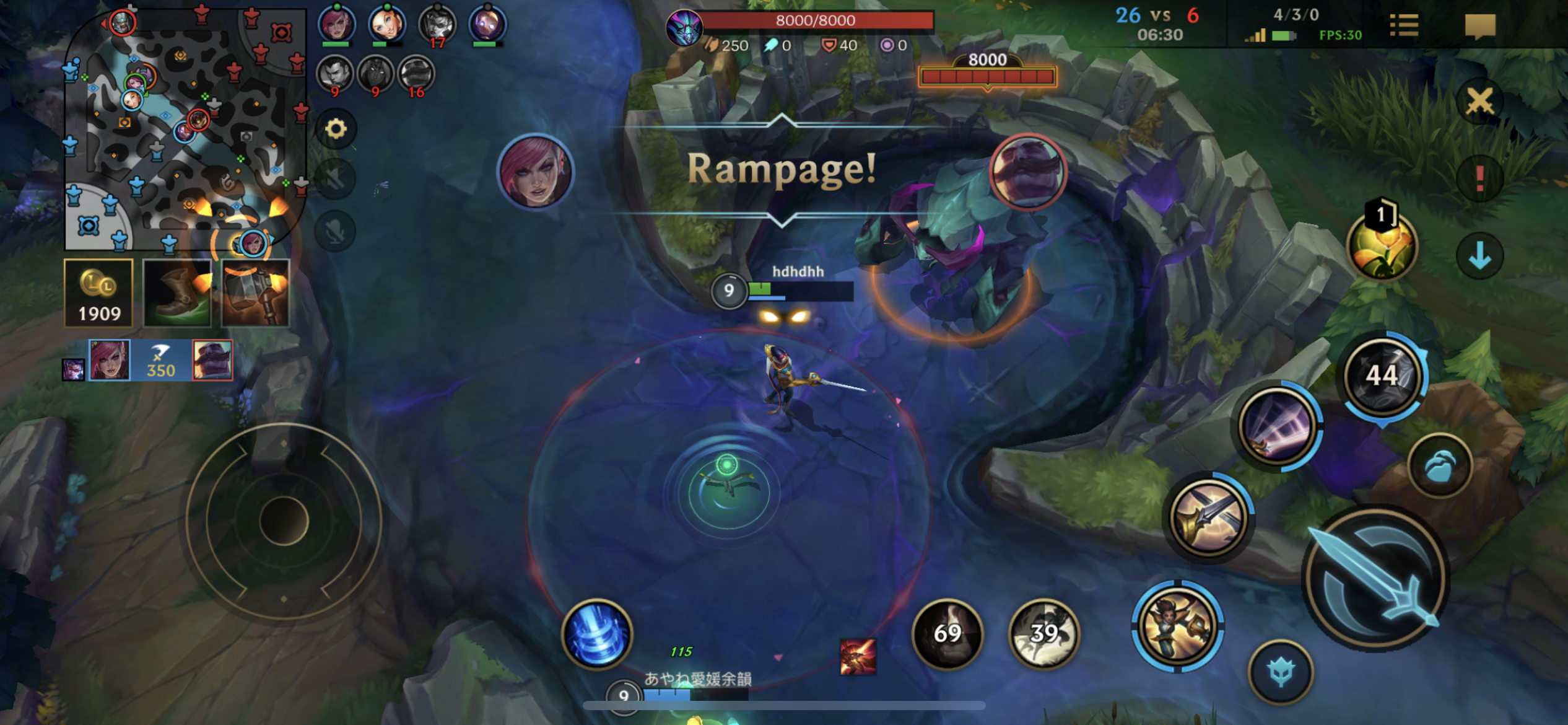Send the danger exclamation ping
The width and height of the screenshot is (1568, 725).
point(1480,178)
